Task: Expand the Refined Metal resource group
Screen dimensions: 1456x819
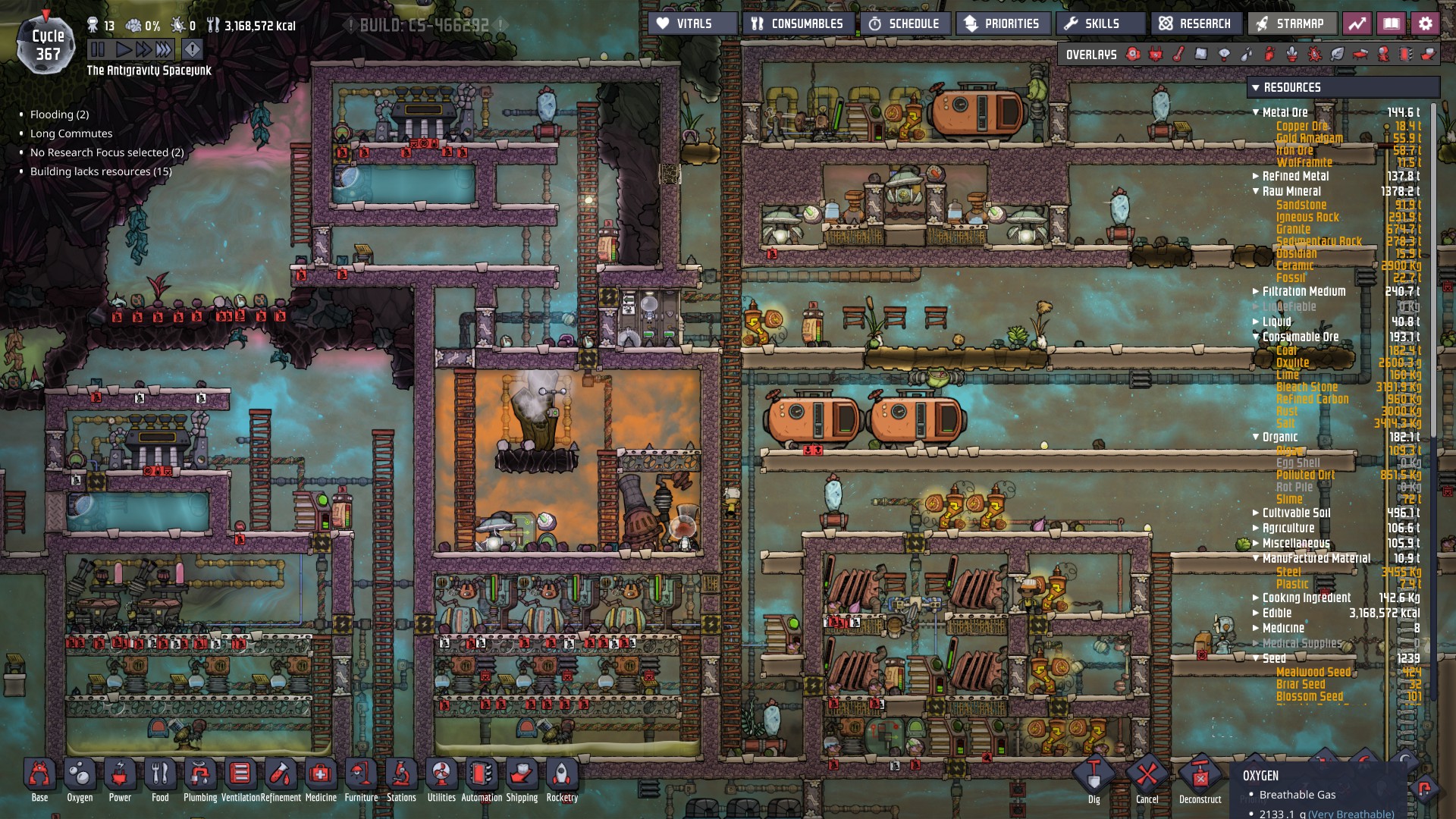Action: [1257, 176]
